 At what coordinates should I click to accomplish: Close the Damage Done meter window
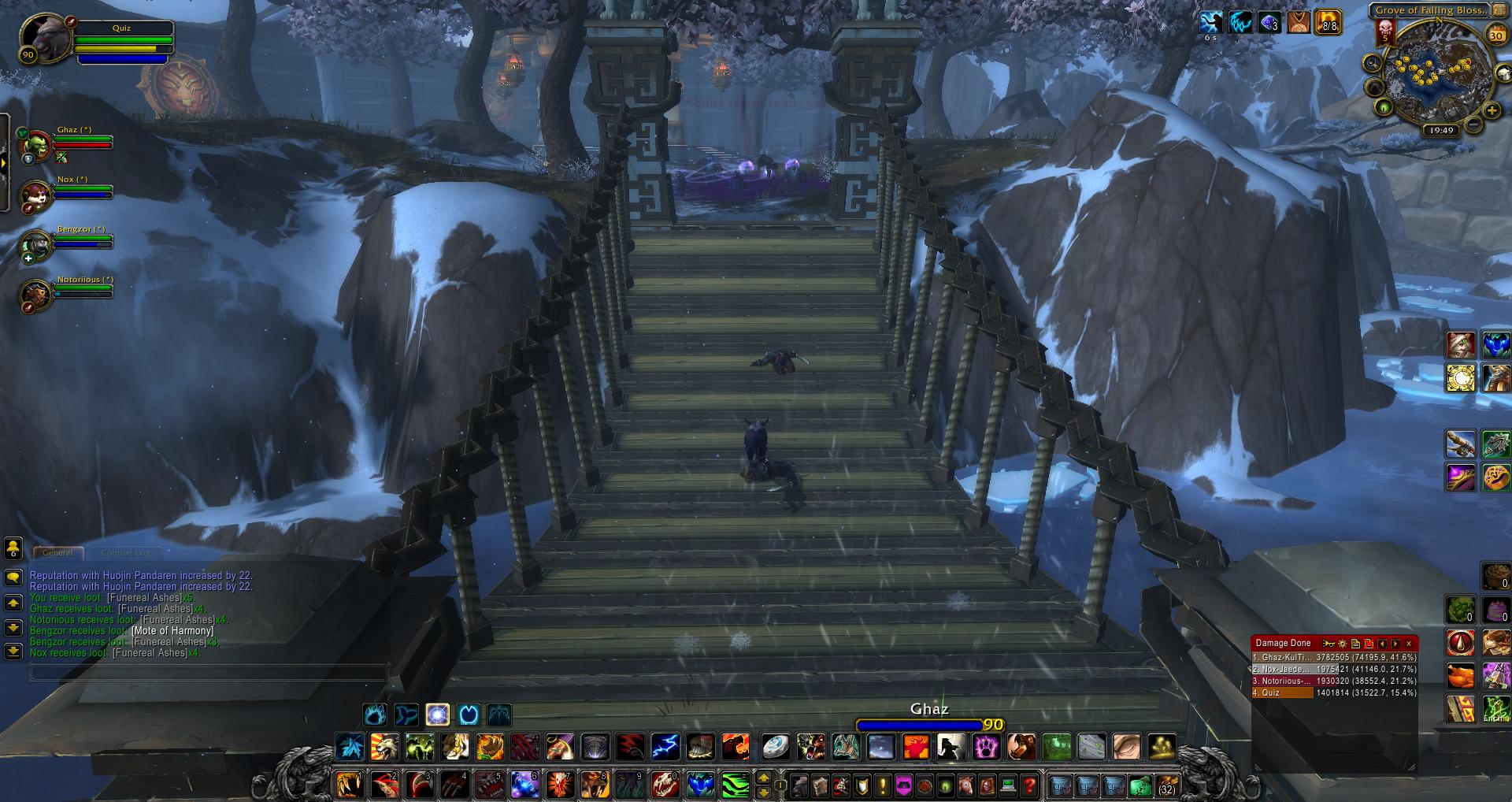click(x=1409, y=644)
